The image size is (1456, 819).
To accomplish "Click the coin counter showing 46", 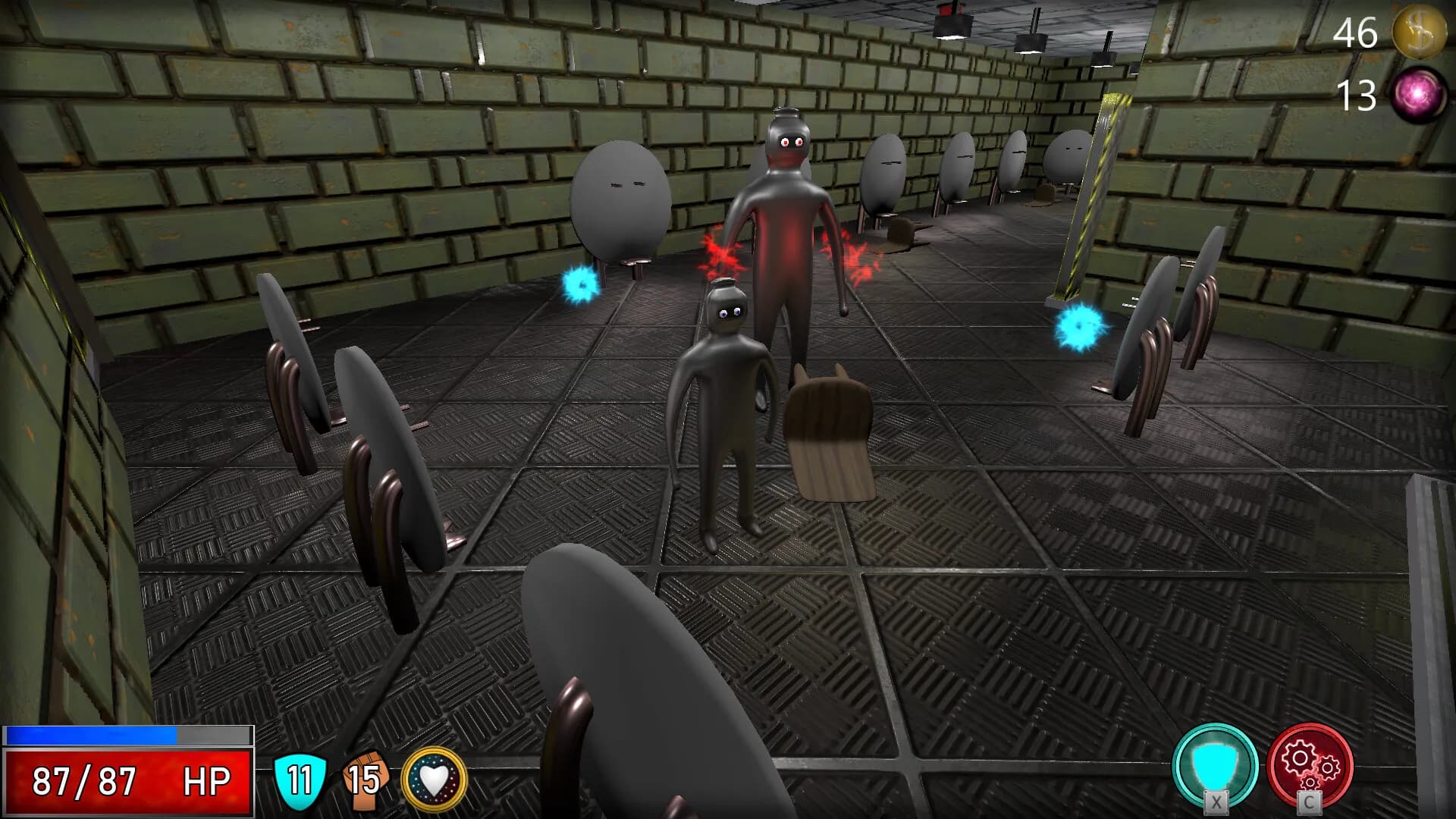I will (x=1354, y=33).
